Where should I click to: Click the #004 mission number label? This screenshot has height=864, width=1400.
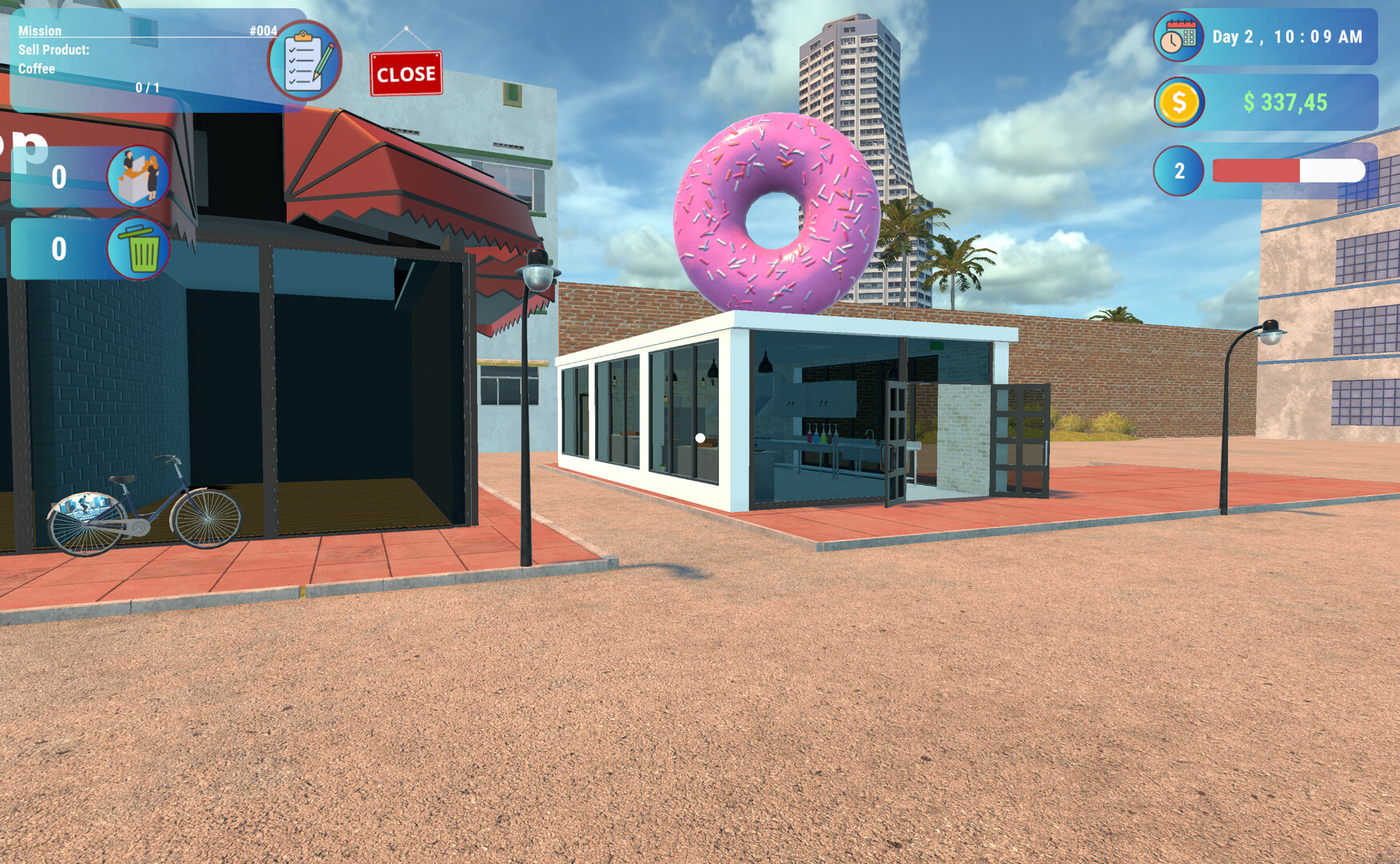(x=263, y=31)
